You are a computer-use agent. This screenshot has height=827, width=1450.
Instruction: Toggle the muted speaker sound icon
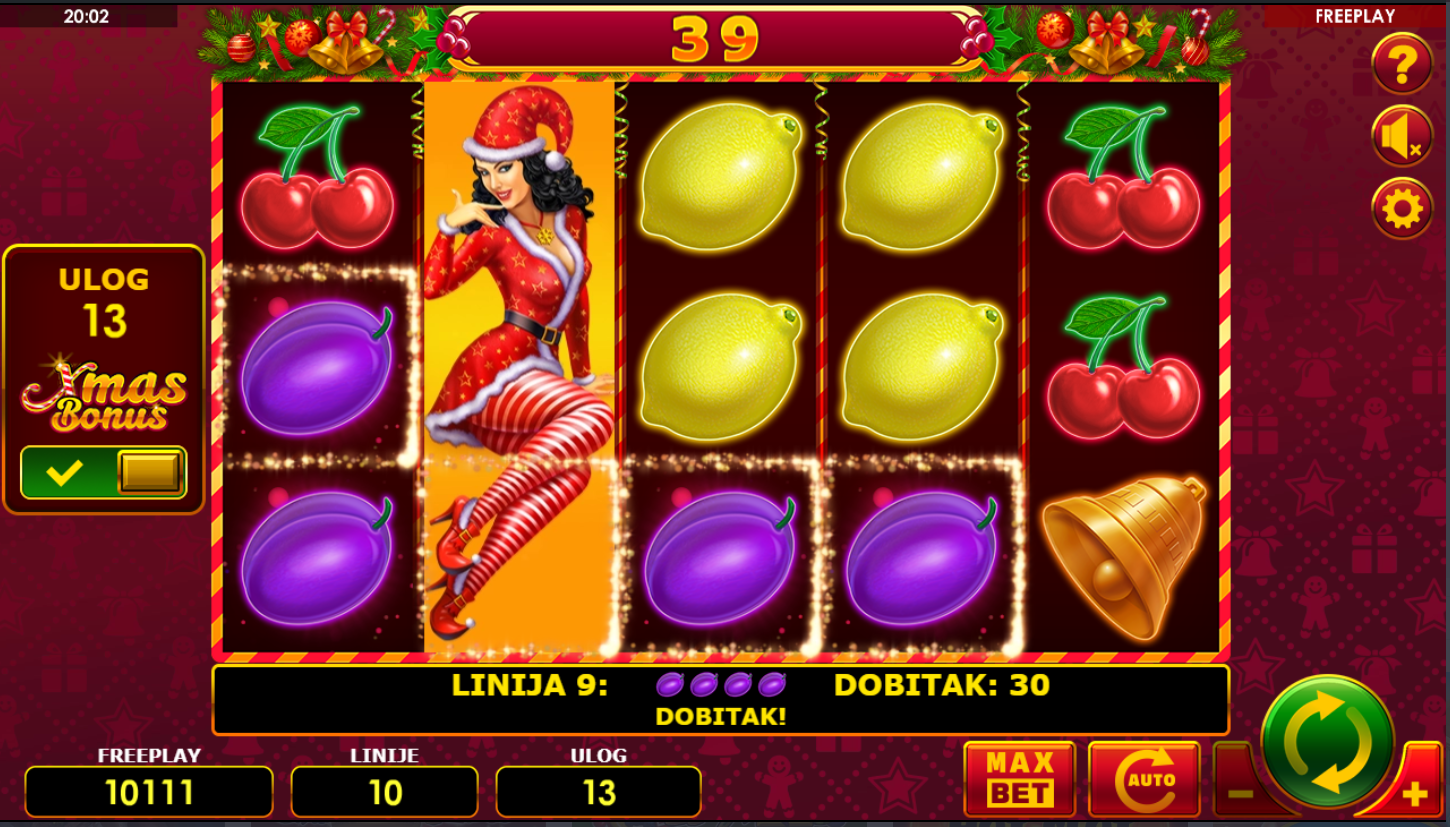point(1401,137)
